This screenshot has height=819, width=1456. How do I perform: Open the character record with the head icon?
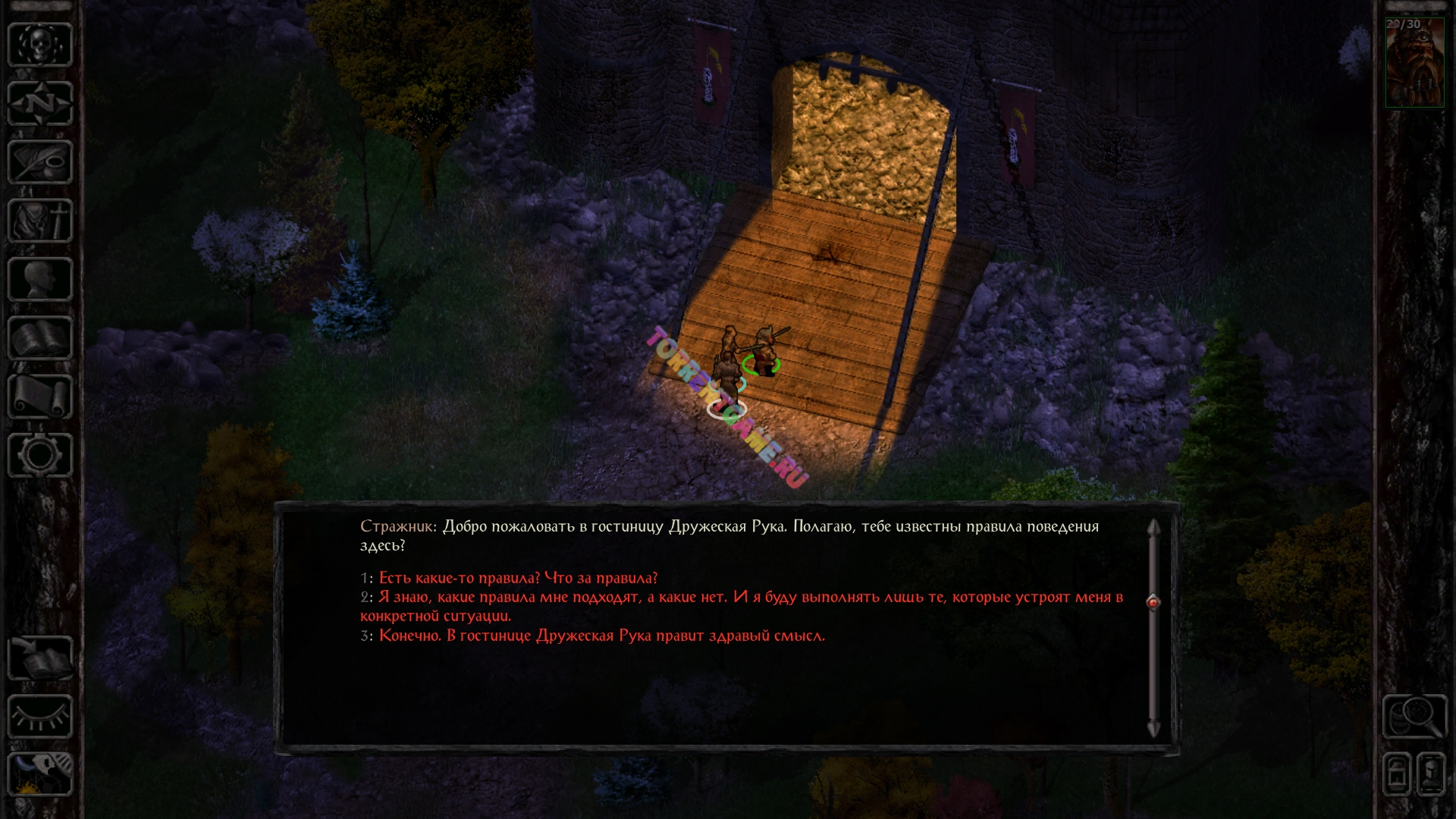40,279
